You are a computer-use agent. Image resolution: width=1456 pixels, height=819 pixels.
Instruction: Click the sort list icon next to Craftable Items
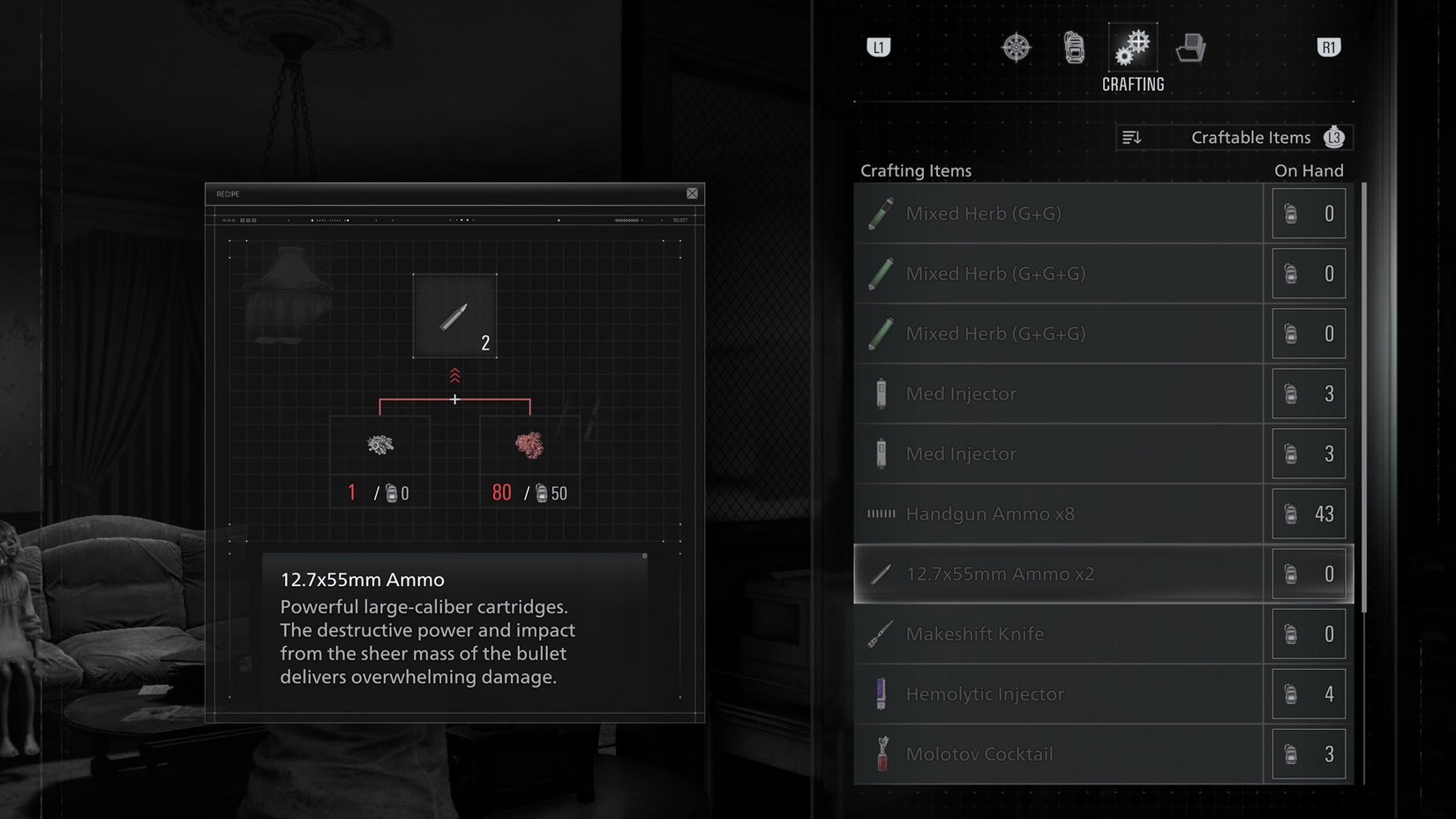(x=1132, y=137)
